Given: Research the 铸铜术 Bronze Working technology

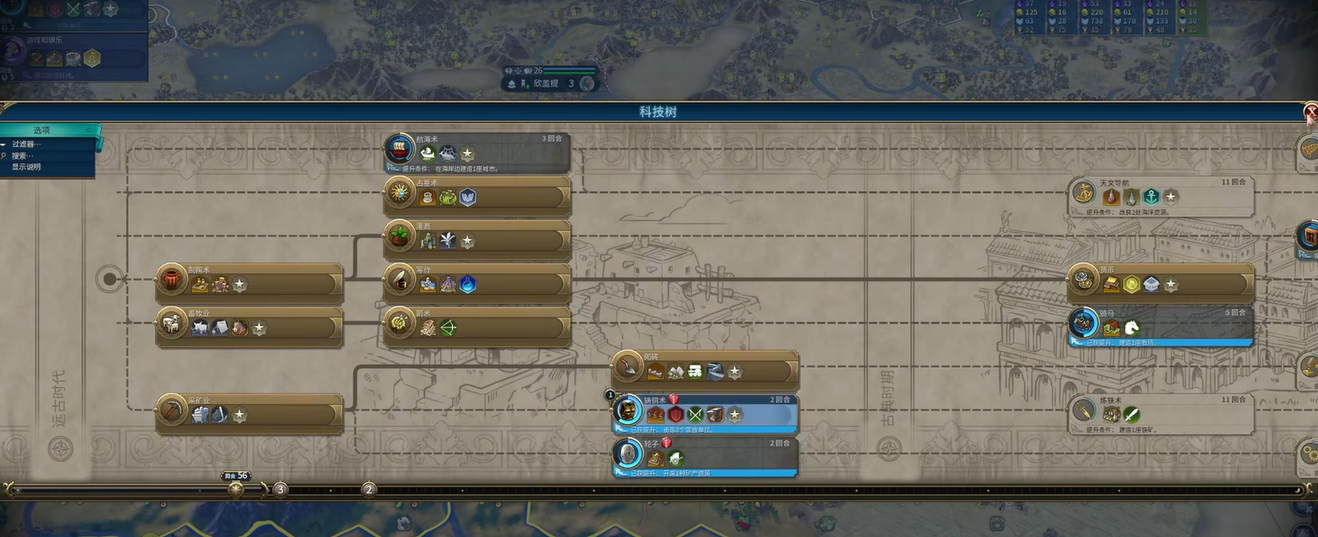Looking at the screenshot, I should (705, 414).
